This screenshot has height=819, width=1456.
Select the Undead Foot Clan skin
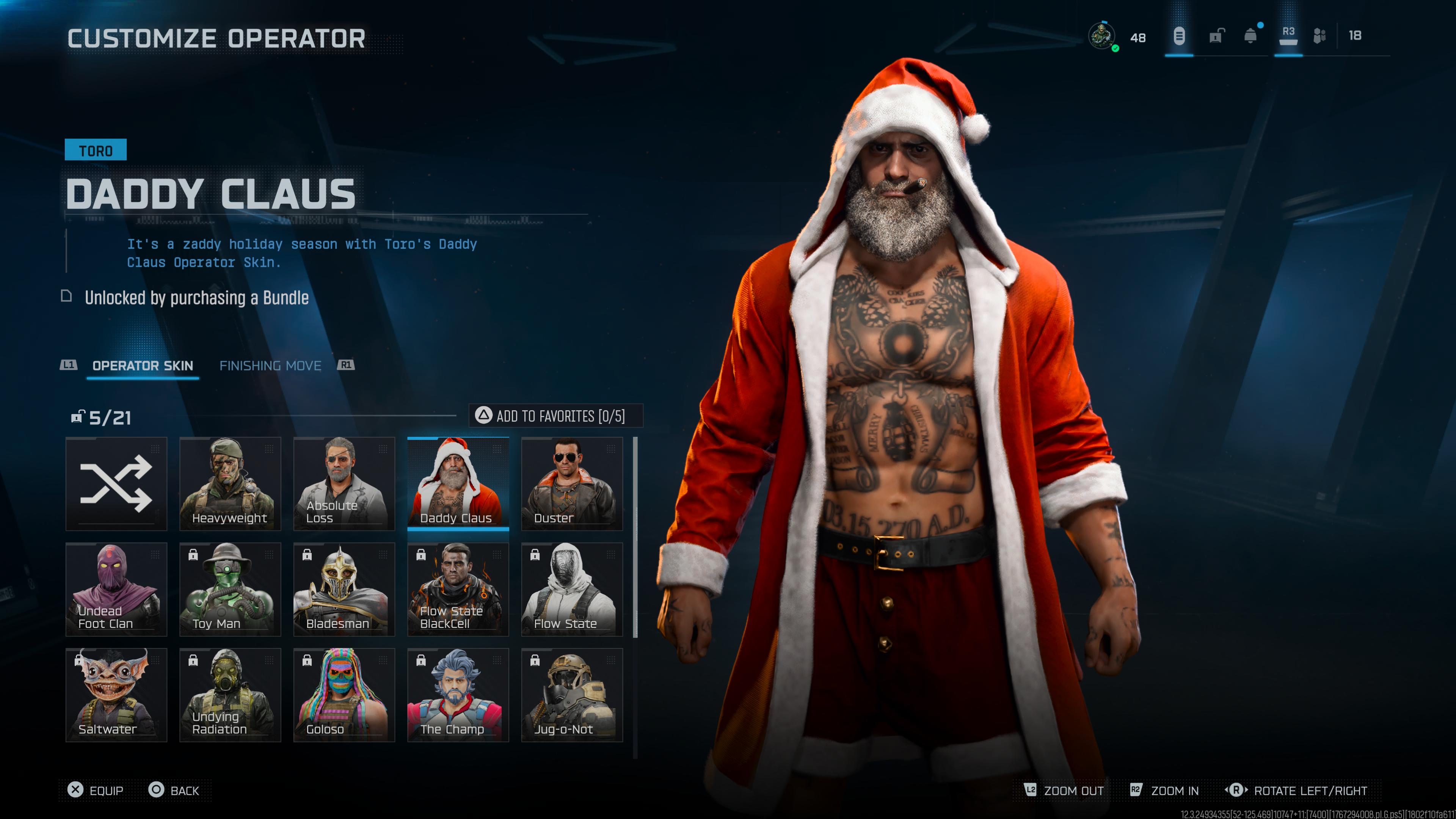(116, 589)
